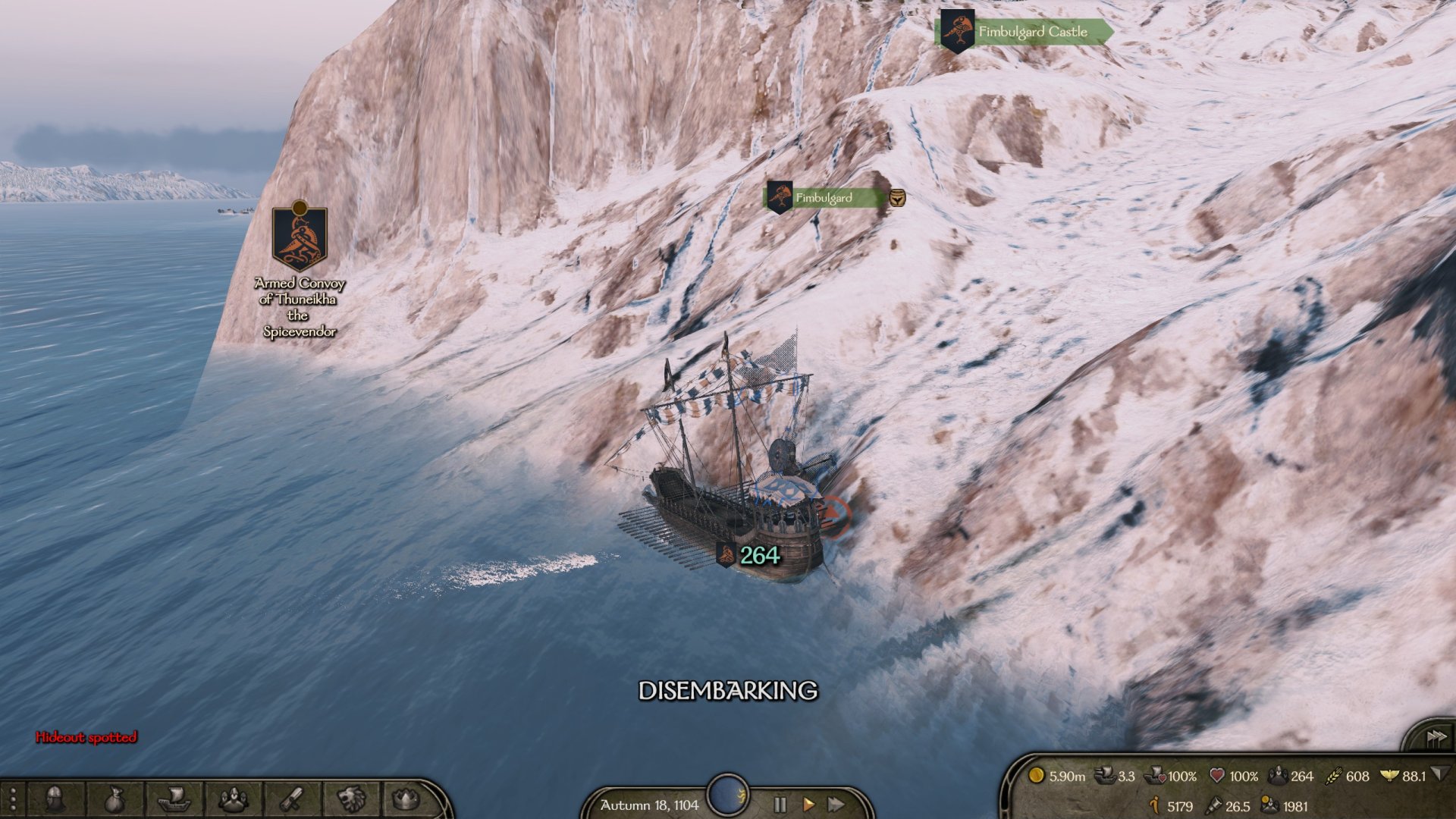This screenshot has height=819, width=1456.
Task: Open the three-dot escape menu
Action: click(x=13, y=800)
